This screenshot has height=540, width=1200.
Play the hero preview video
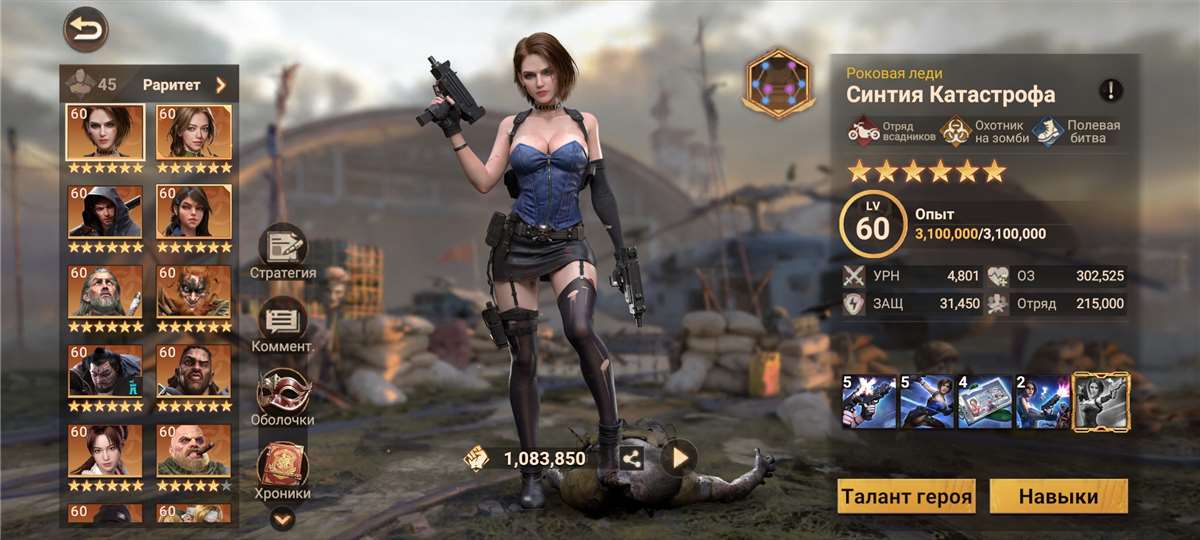[679, 458]
